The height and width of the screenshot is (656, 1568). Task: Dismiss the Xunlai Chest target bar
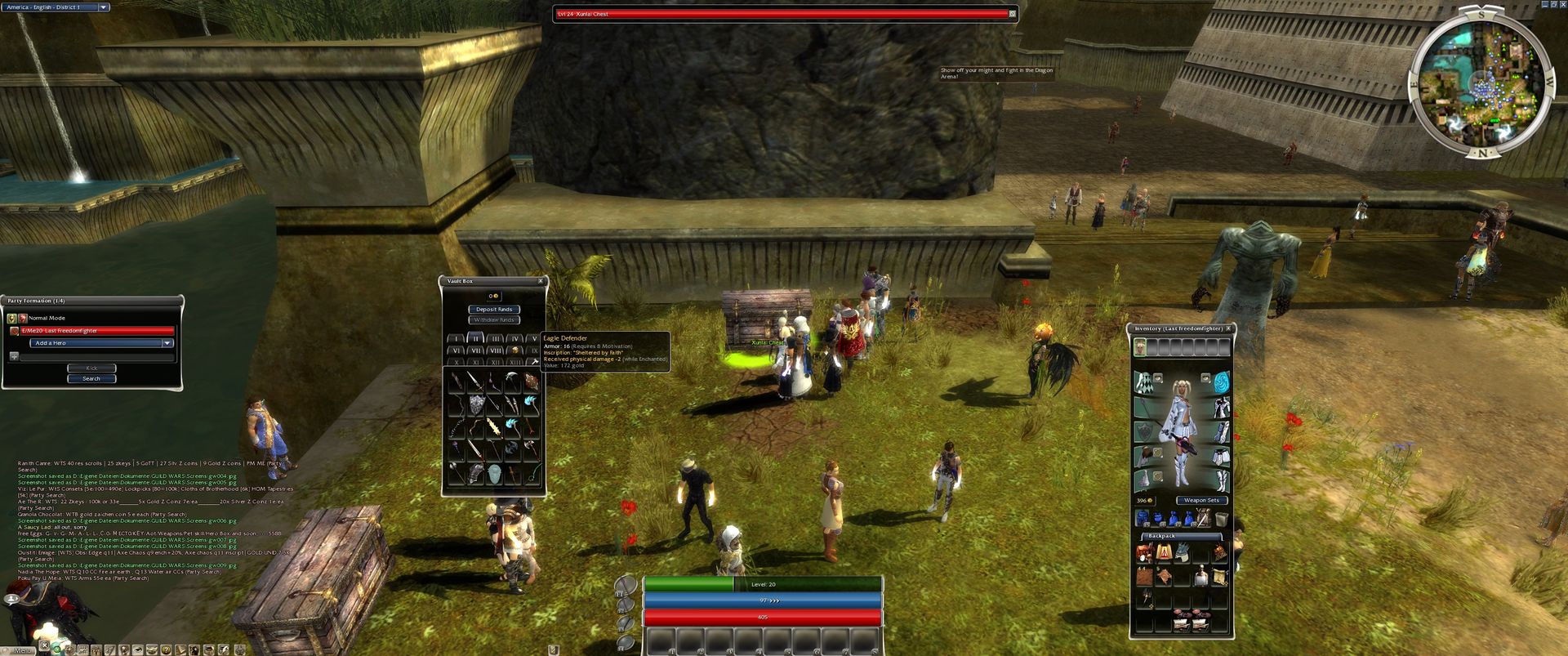[1013, 14]
